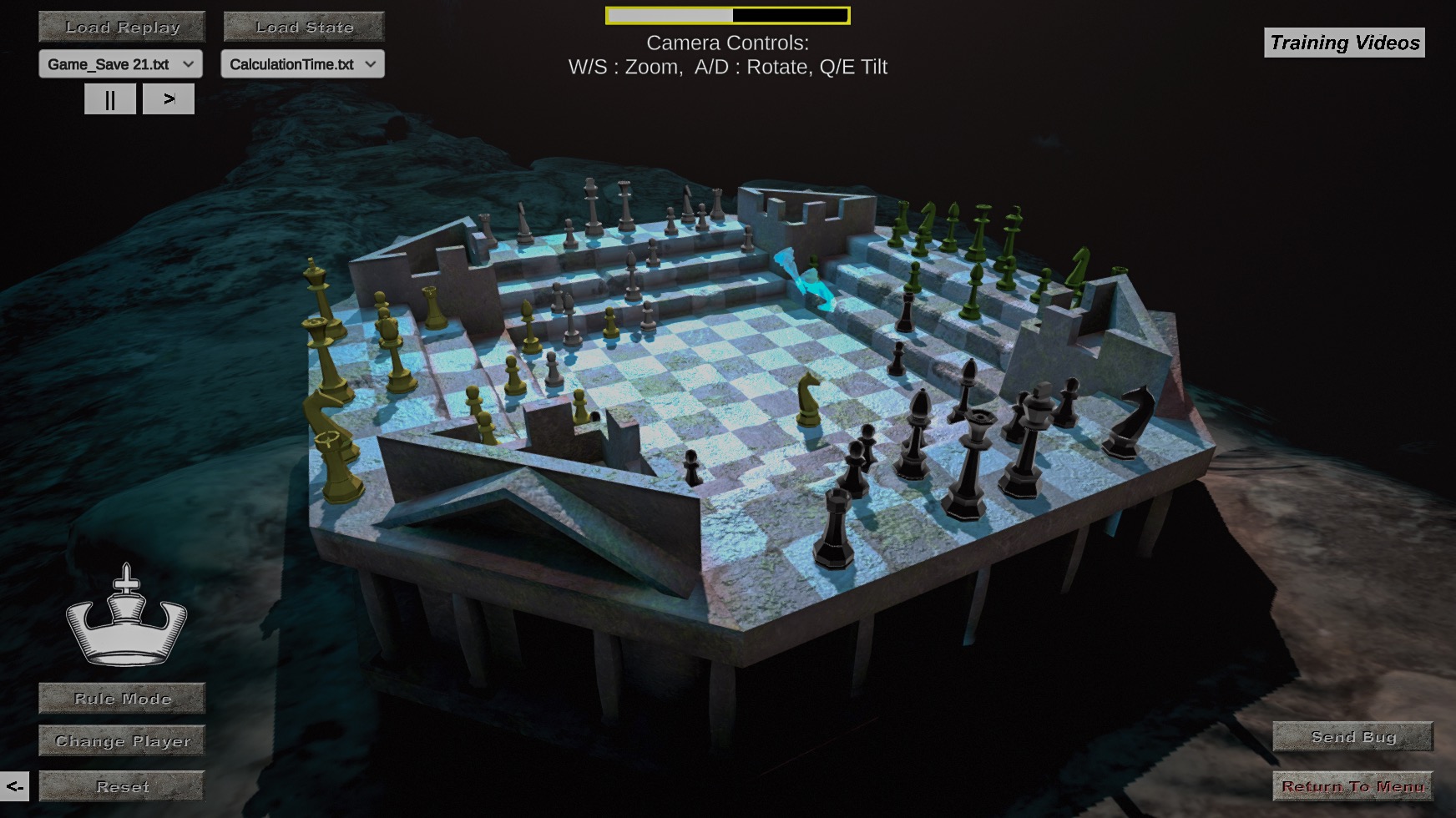Click Send Bug in the bottom-right
The width and height of the screenshot is (1456, 818).
tap(1352, 737)
